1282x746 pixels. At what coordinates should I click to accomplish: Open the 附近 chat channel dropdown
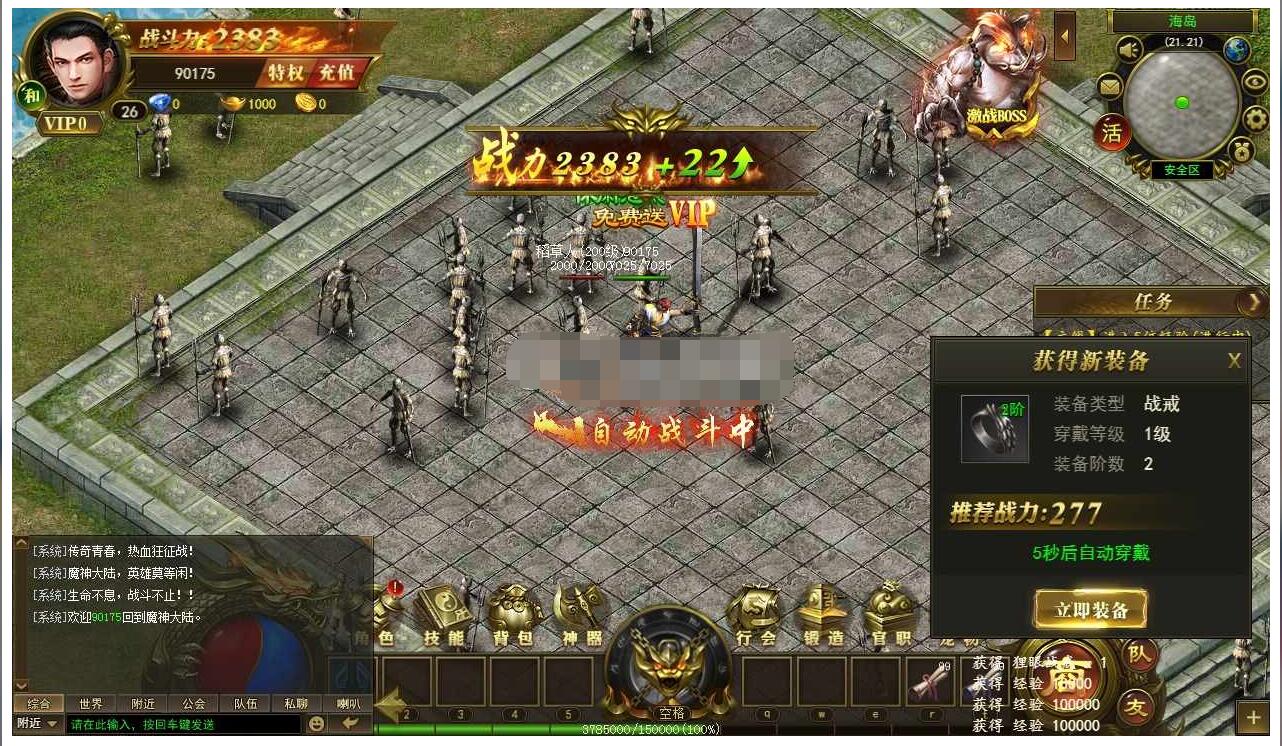point(38,724)
